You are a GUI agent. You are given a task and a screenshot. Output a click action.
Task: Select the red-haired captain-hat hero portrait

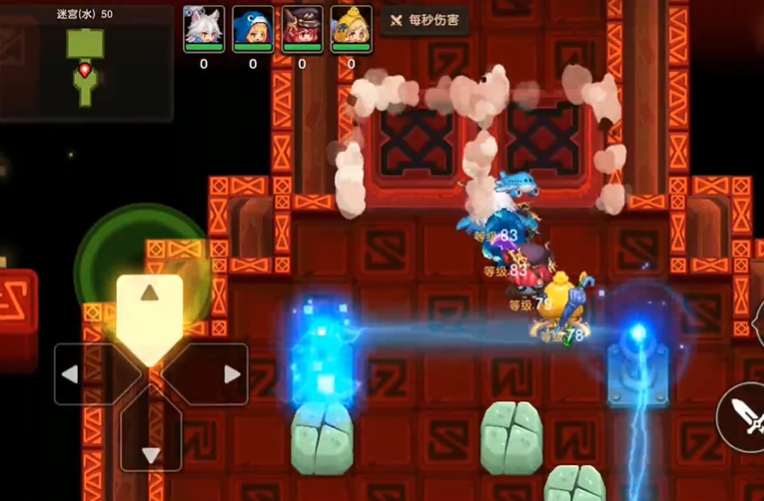pyautogui.click(x=301, y=28)
